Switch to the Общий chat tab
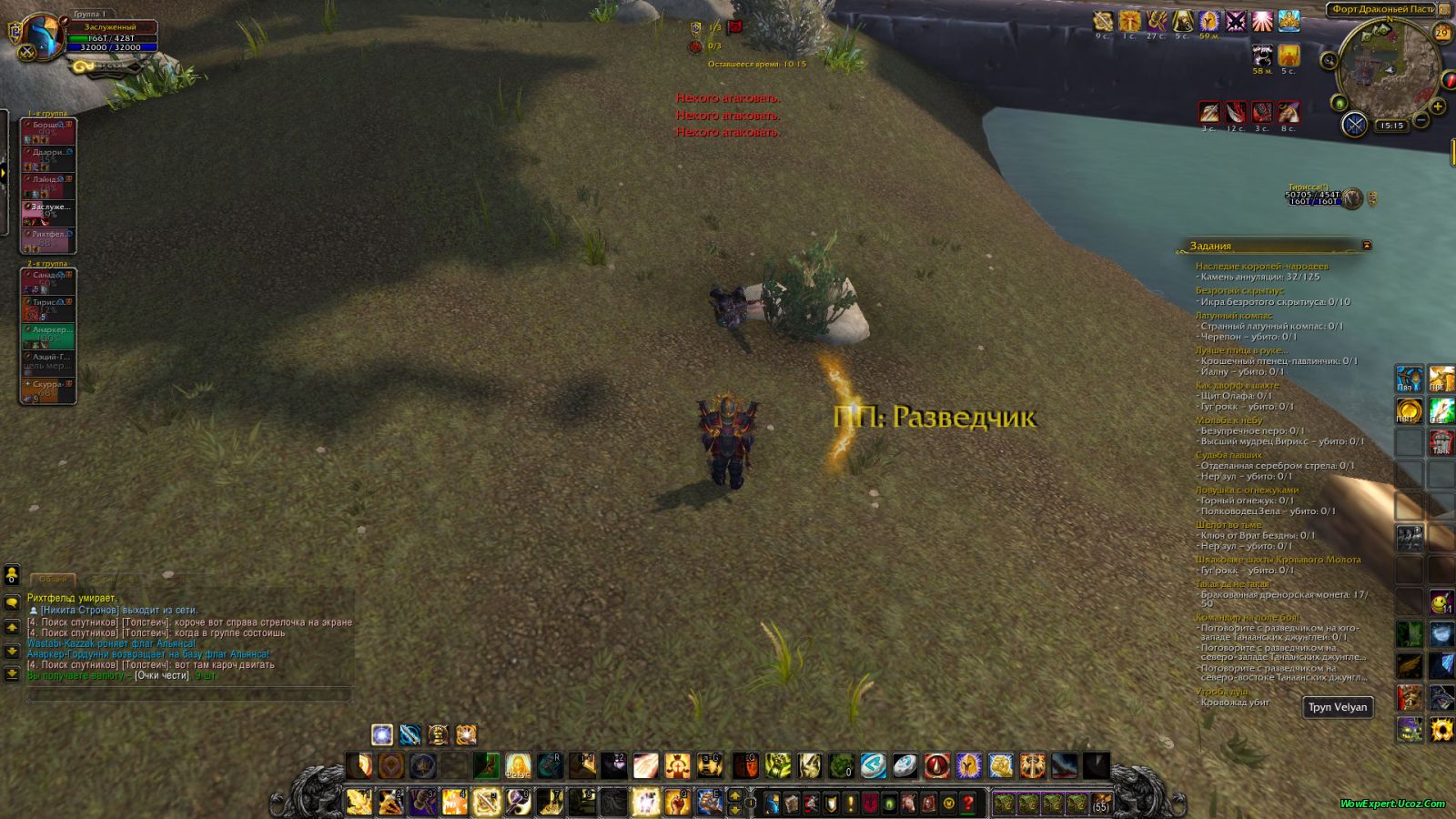This screenshot has width=1456, height=819. coord(53,579)
